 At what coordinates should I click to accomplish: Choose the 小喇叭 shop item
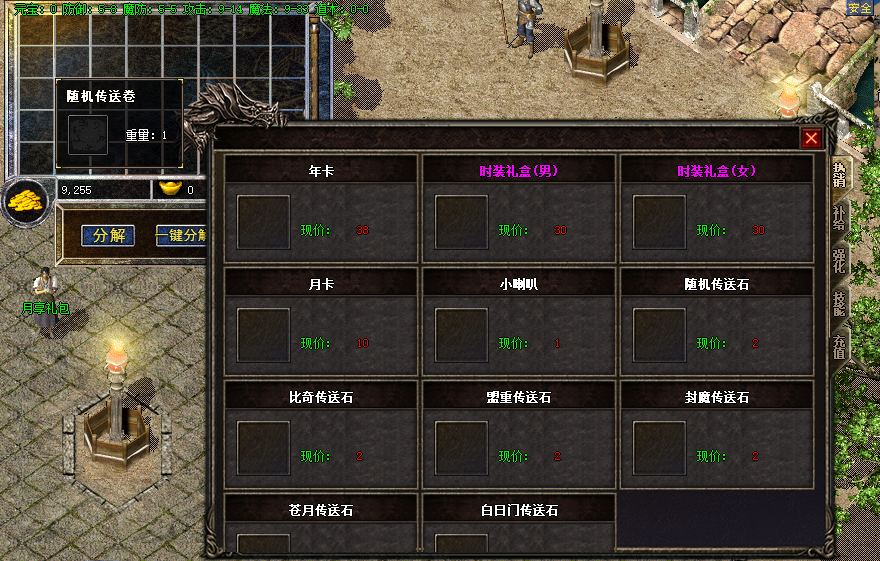462,335
